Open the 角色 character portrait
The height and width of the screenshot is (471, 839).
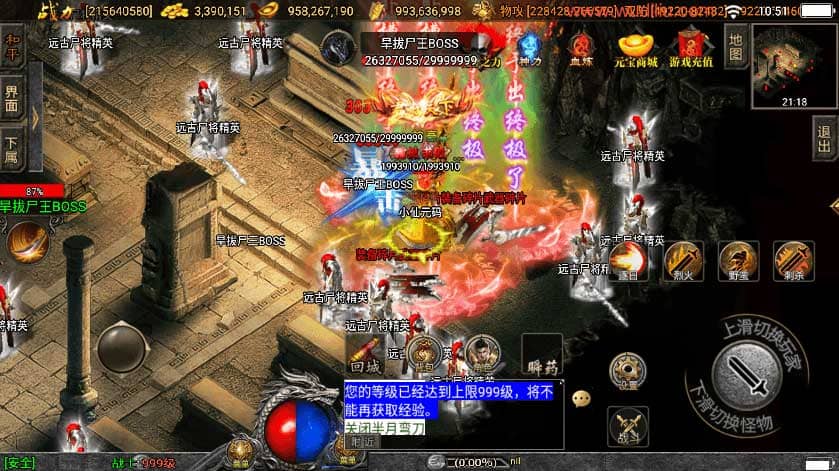pyautogui.click(x=482, y=353)
